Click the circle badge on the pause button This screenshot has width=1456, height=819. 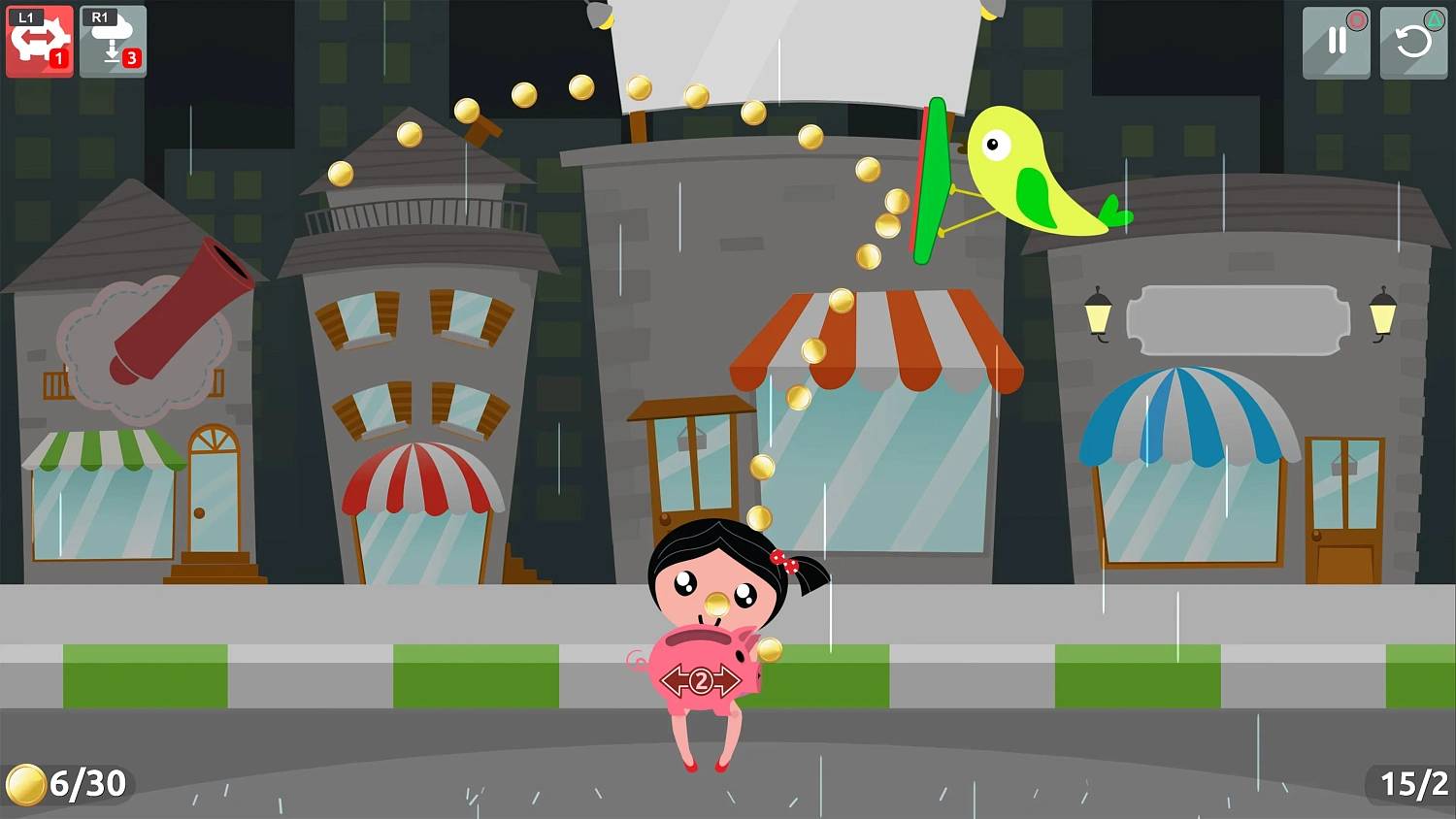click(x=1357, y=20)
